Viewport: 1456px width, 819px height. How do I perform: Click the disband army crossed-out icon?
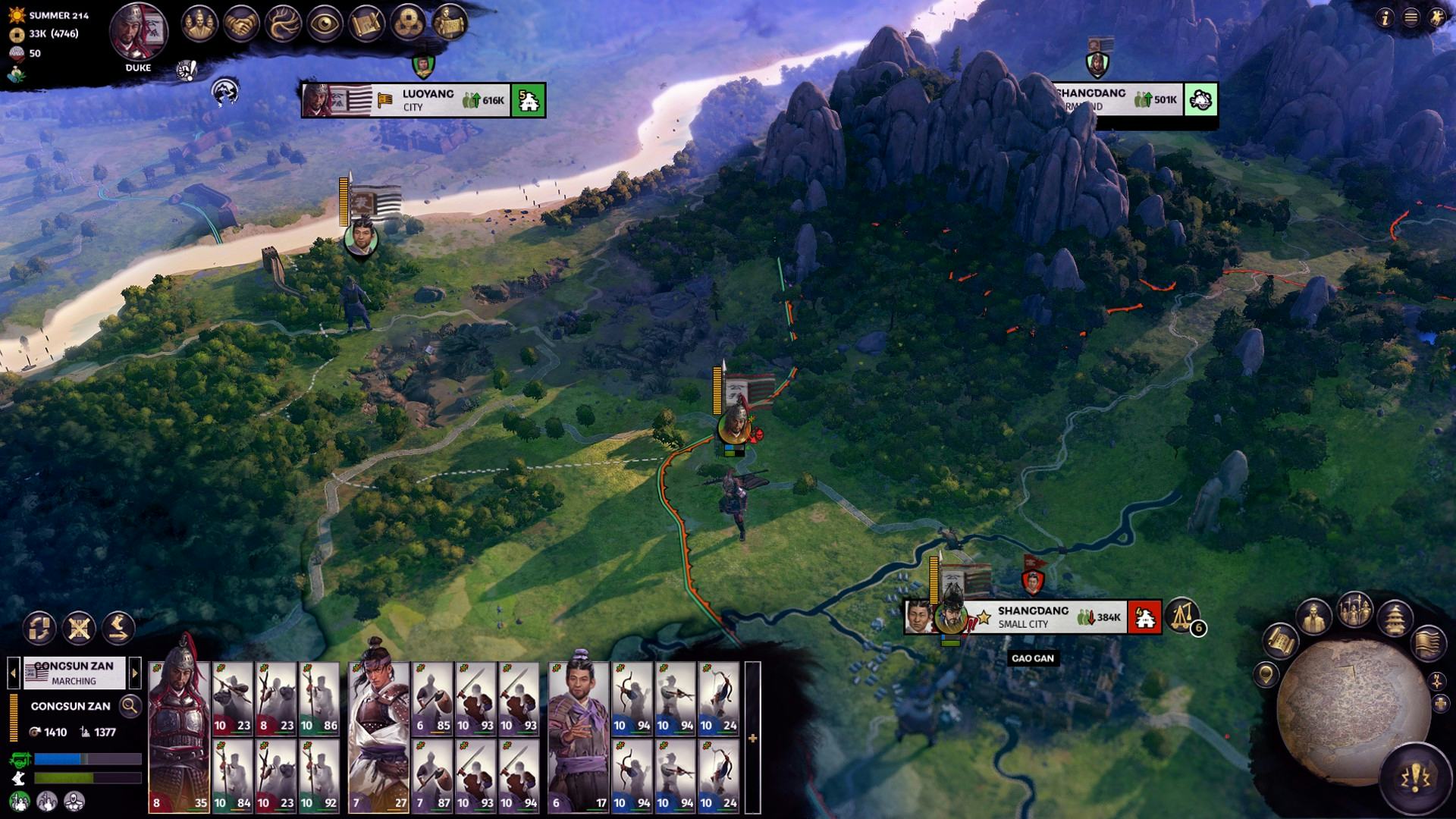[x=79, y=628]
